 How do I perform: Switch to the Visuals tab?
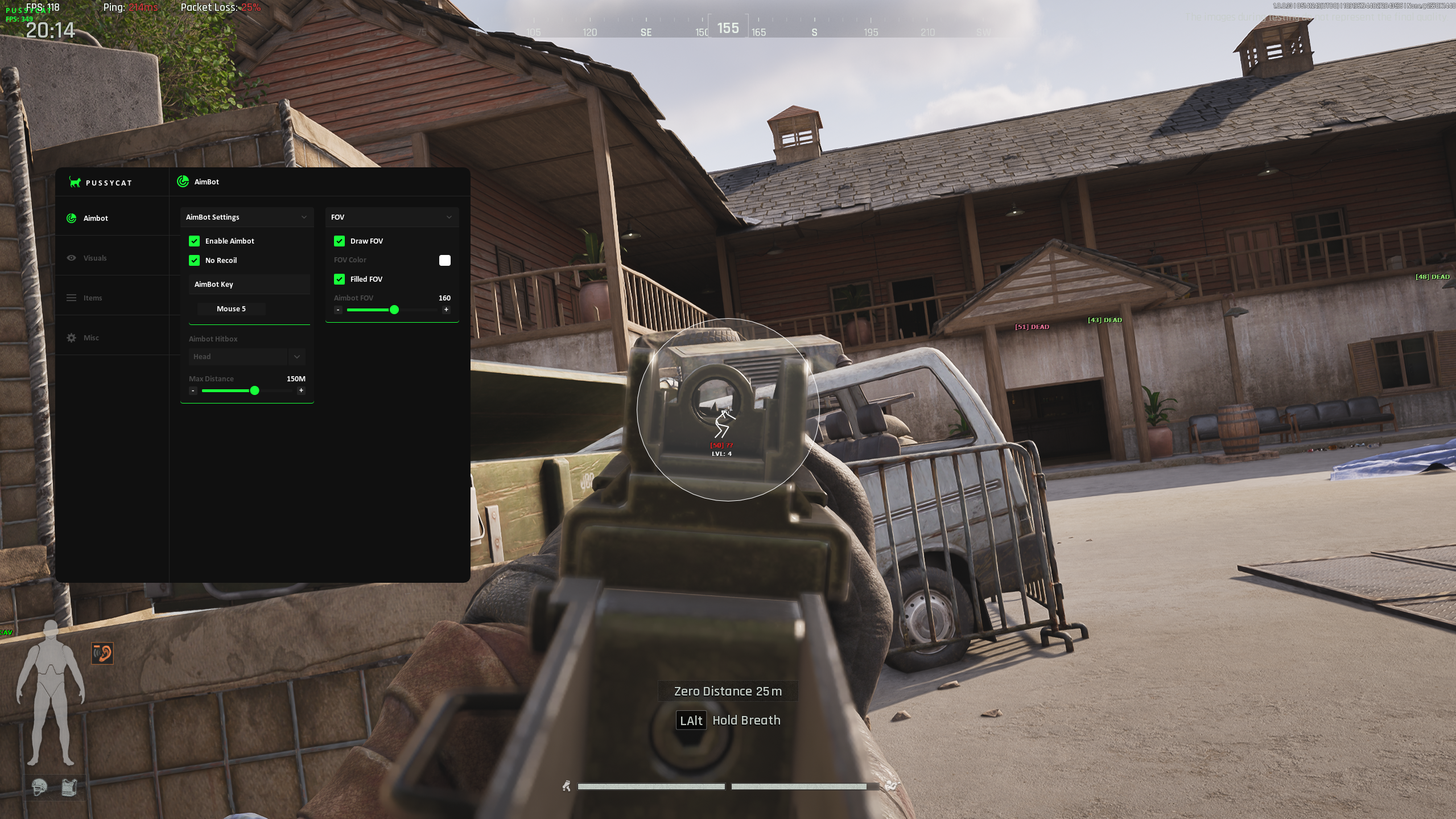[94, 258]
